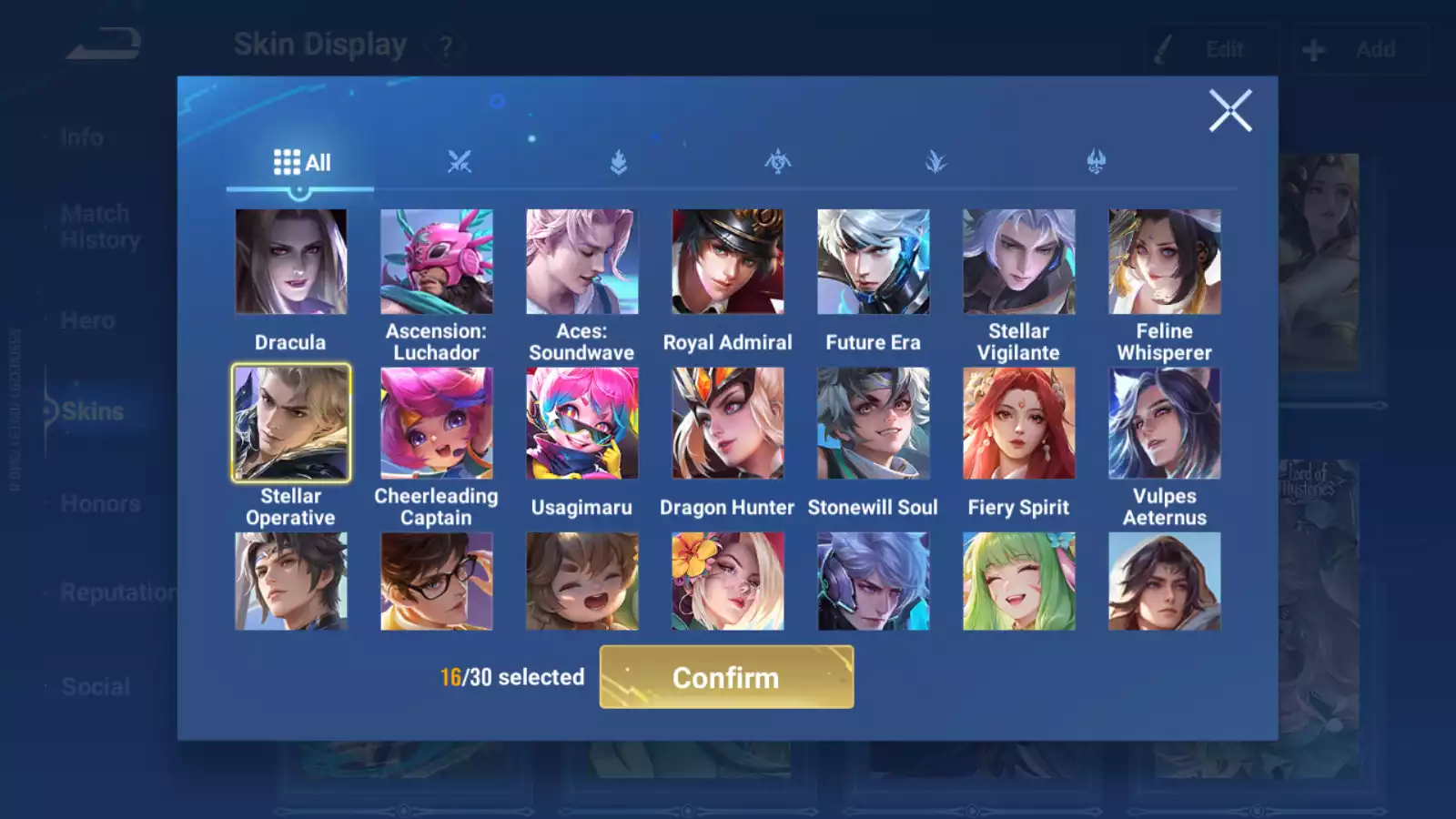The width and height of the screenshot is (1456, 819).
Task: Switch to the All tab
Action: click(x=302, y=162)
